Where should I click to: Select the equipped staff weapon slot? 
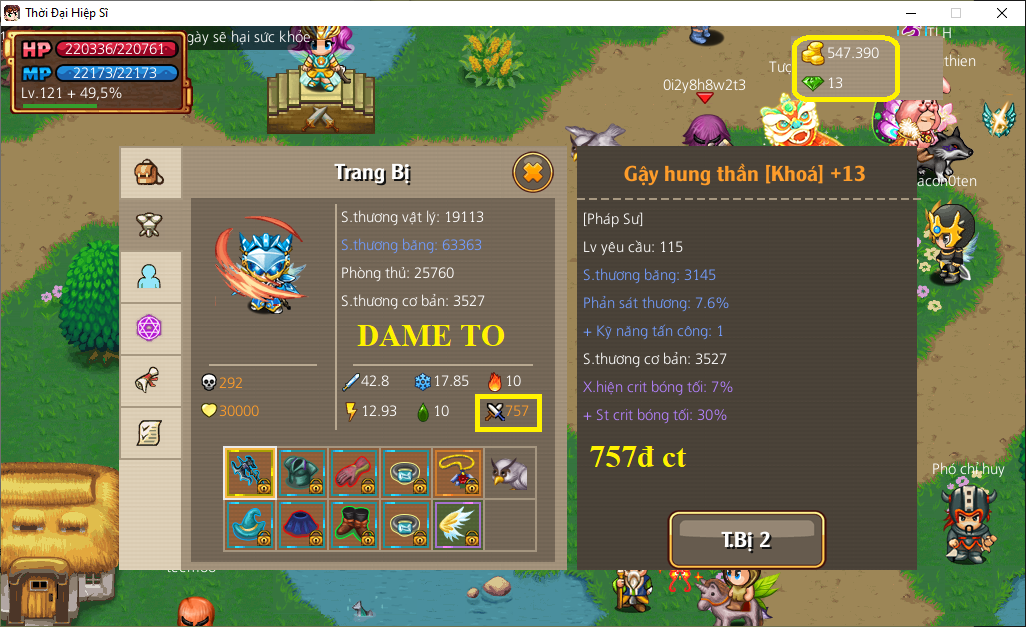click(x=250, y=473)
